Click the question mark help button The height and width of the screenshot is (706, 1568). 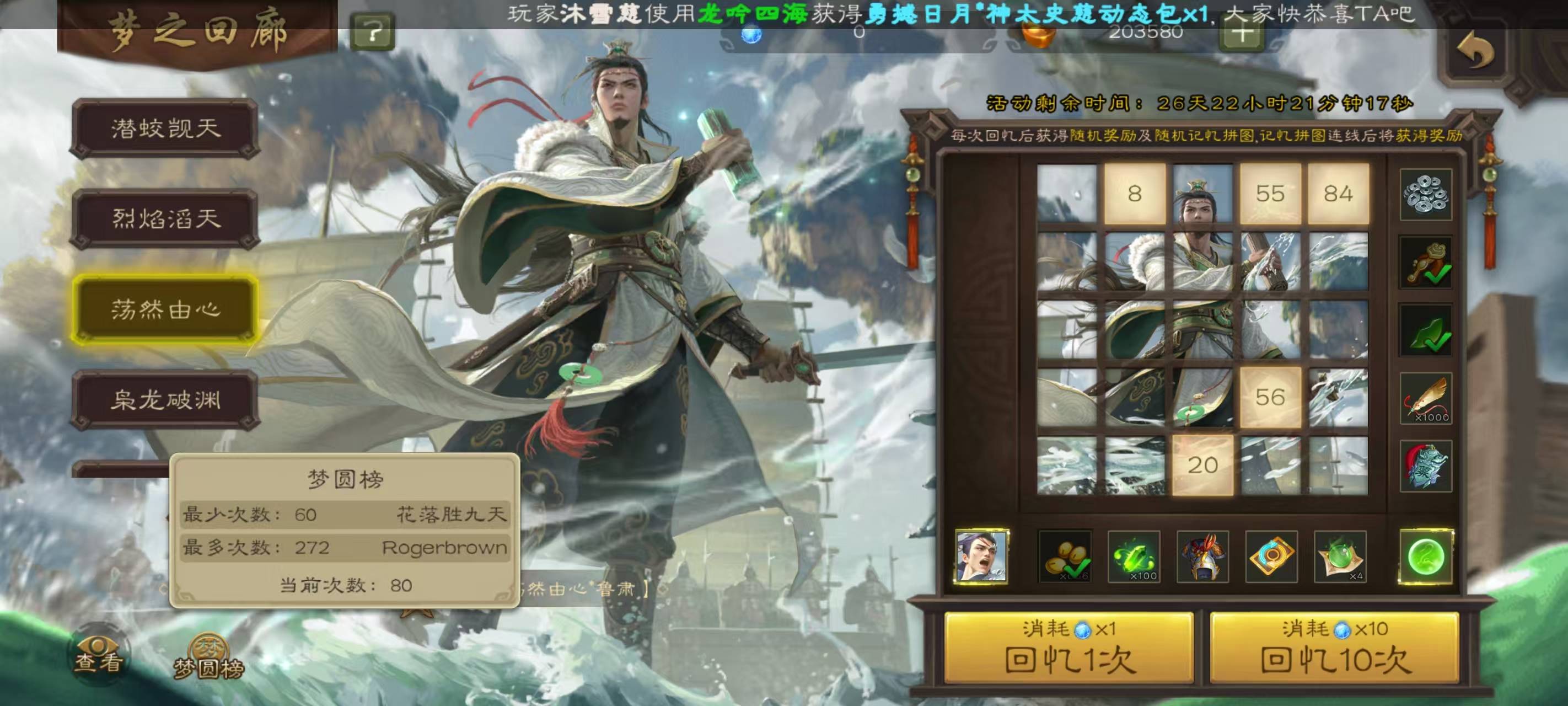(373, 31)
